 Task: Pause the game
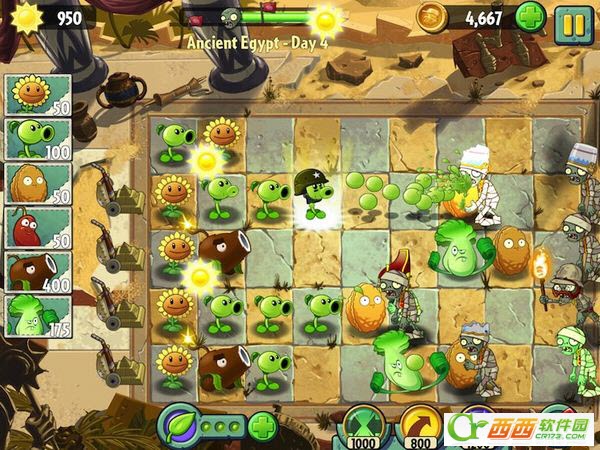click(x=574, y=19)
